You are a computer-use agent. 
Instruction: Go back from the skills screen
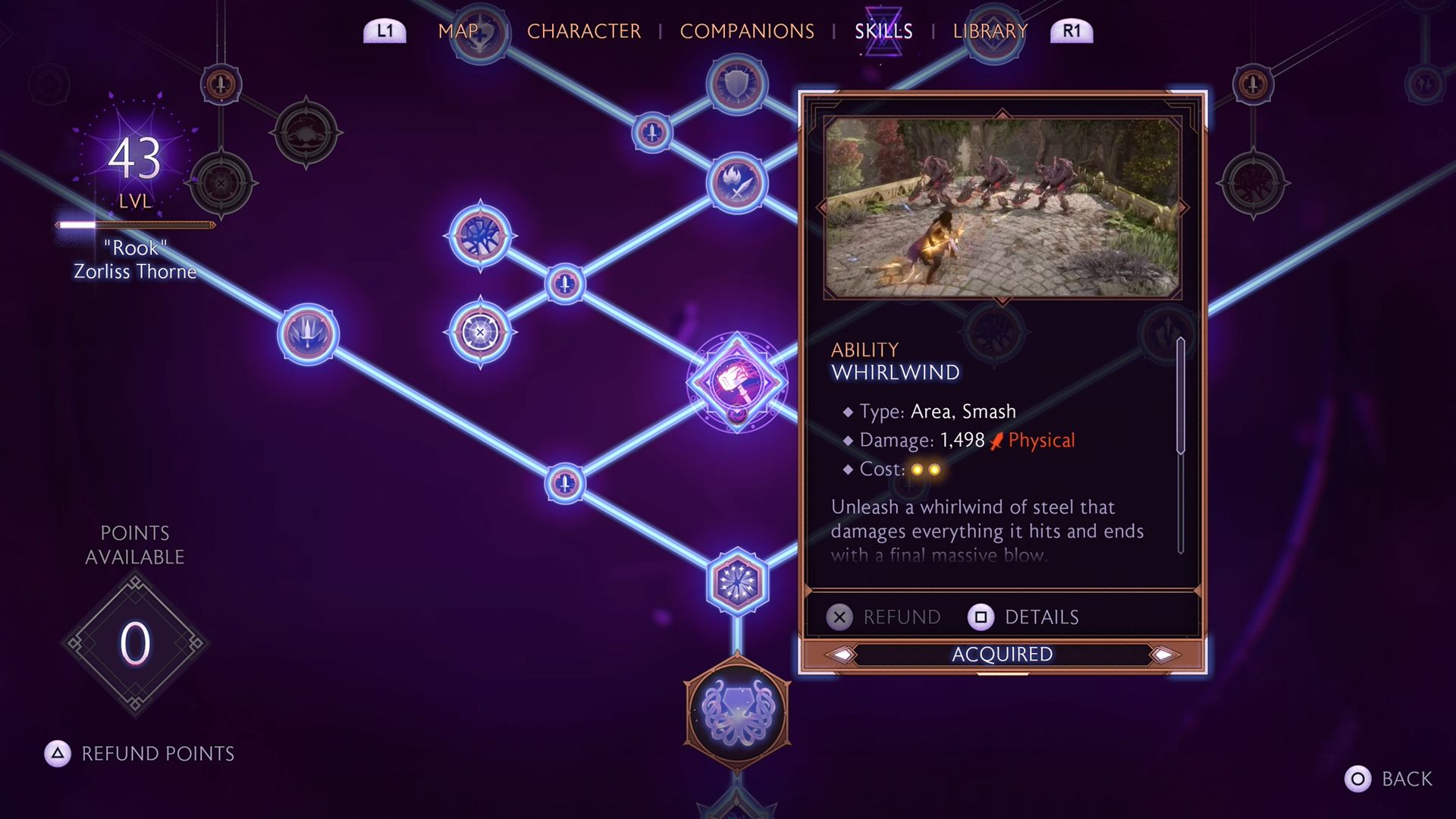tap(1389, 779)
